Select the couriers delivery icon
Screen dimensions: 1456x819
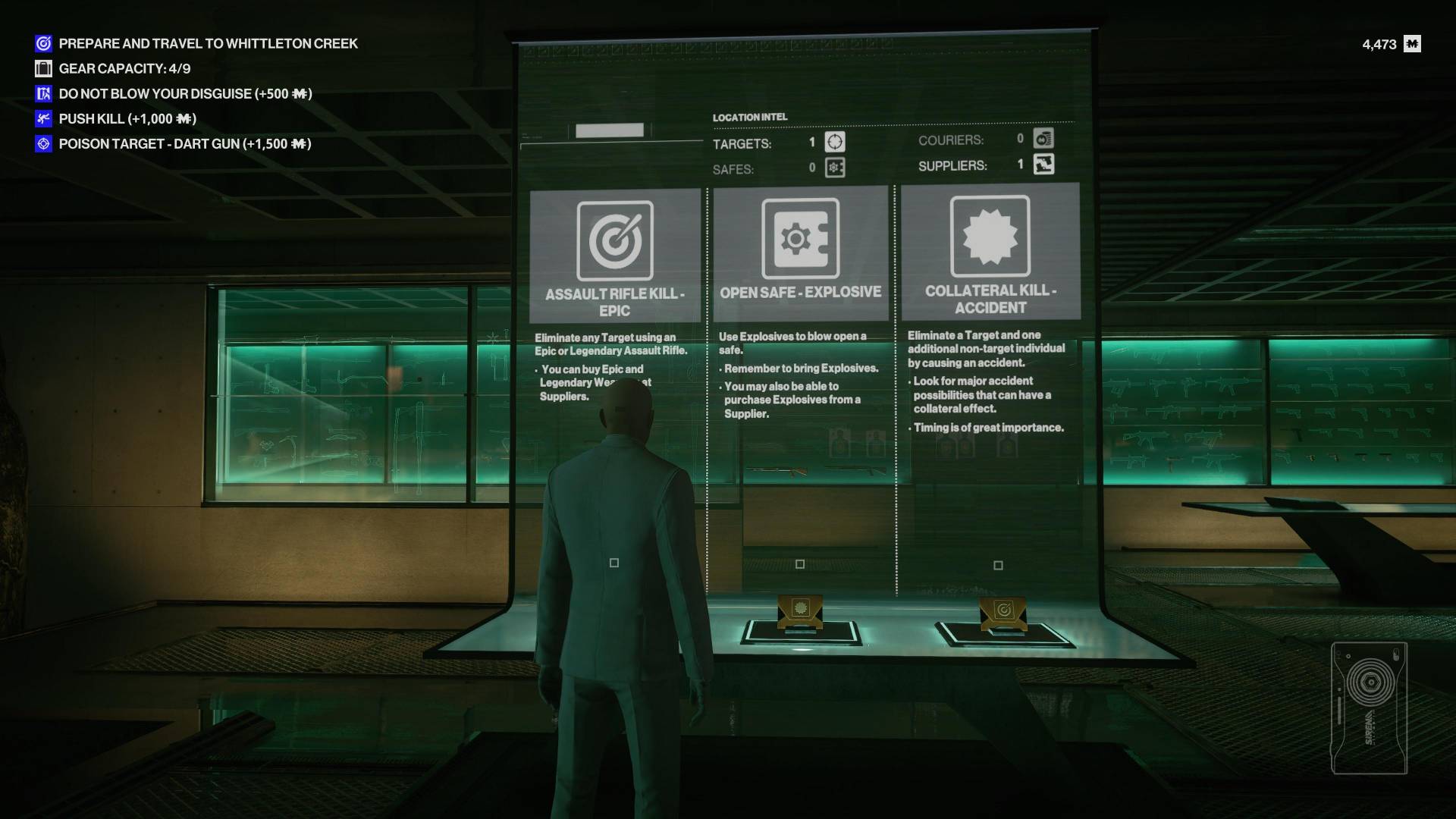coord(1044,139)
